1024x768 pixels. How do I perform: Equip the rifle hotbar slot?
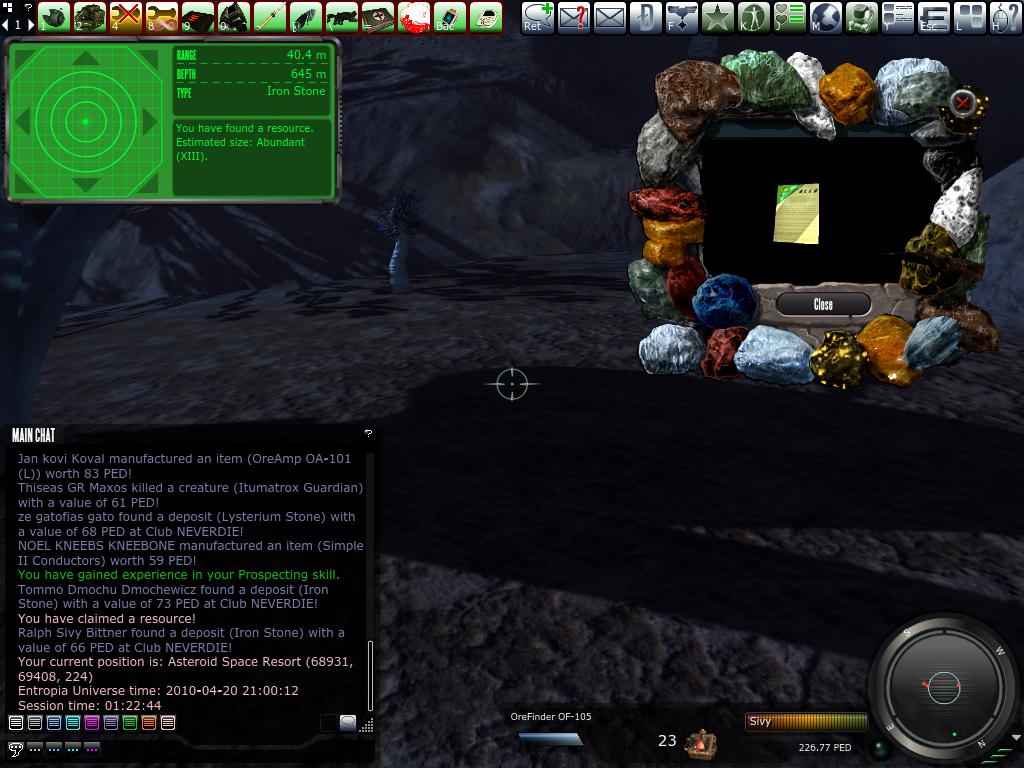[x=341, y=17]
